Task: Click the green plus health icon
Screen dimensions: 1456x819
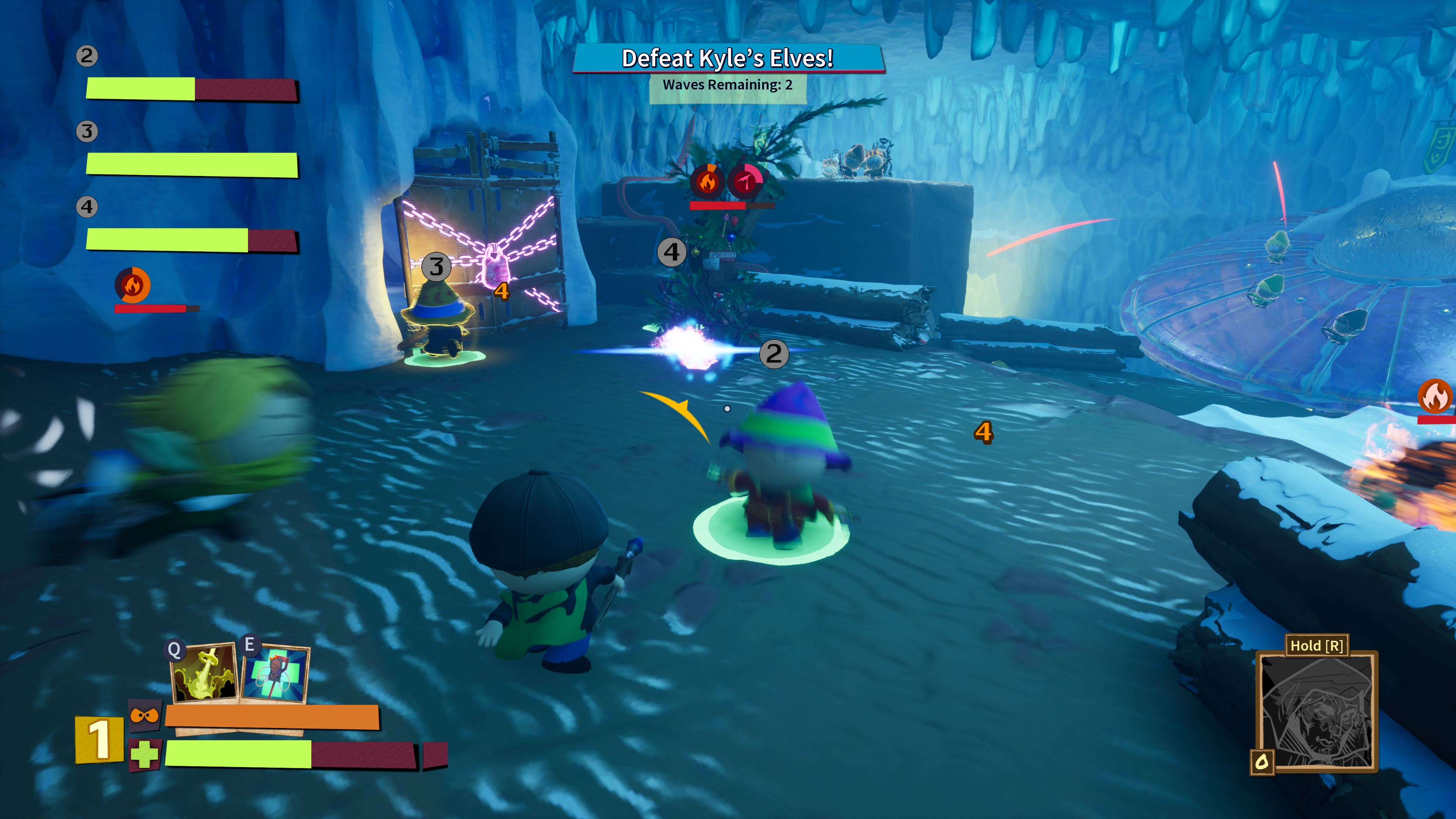Action: click(145, 755)
